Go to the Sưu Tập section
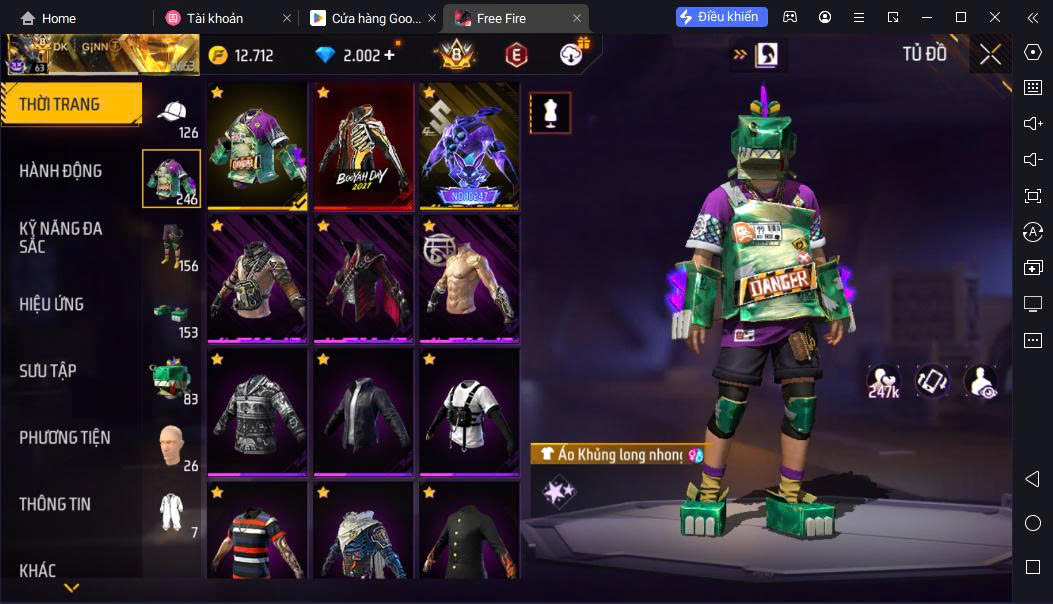The width and height of the screenshot is (1053, 604). (x=48, y=371)
